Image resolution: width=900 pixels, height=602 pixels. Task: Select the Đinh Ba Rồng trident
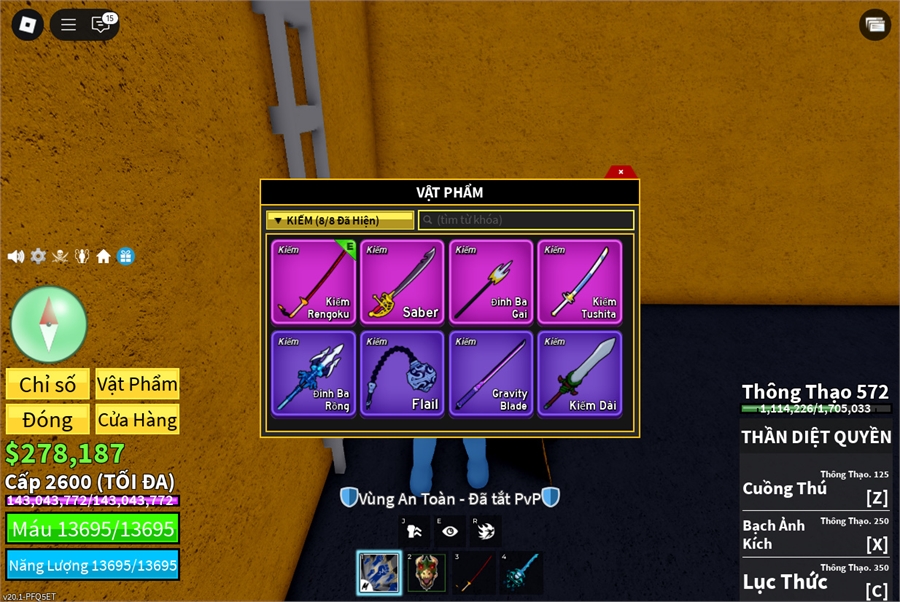click(x=314, y=373)
